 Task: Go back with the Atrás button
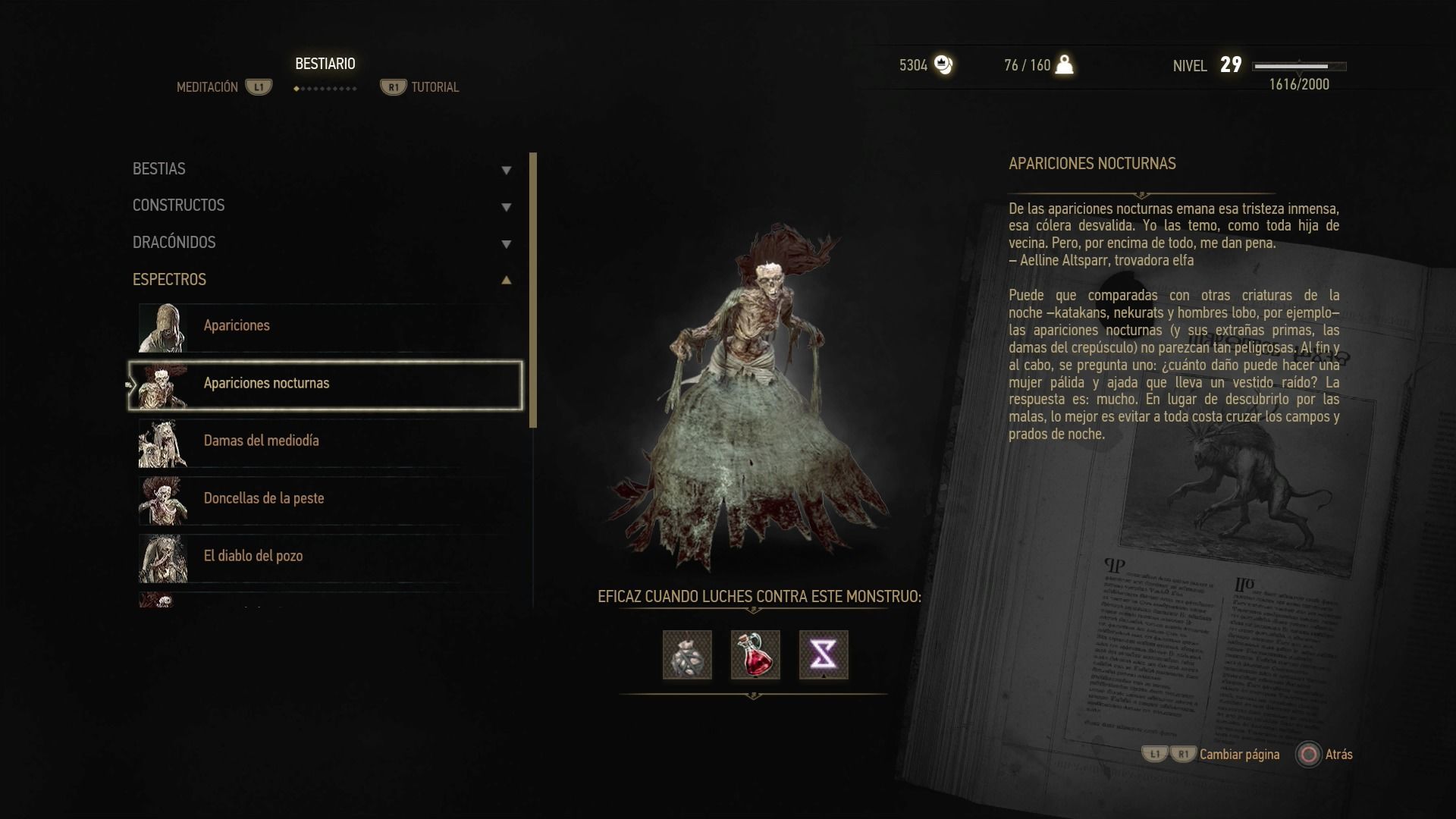click(x=1325, y=755)
